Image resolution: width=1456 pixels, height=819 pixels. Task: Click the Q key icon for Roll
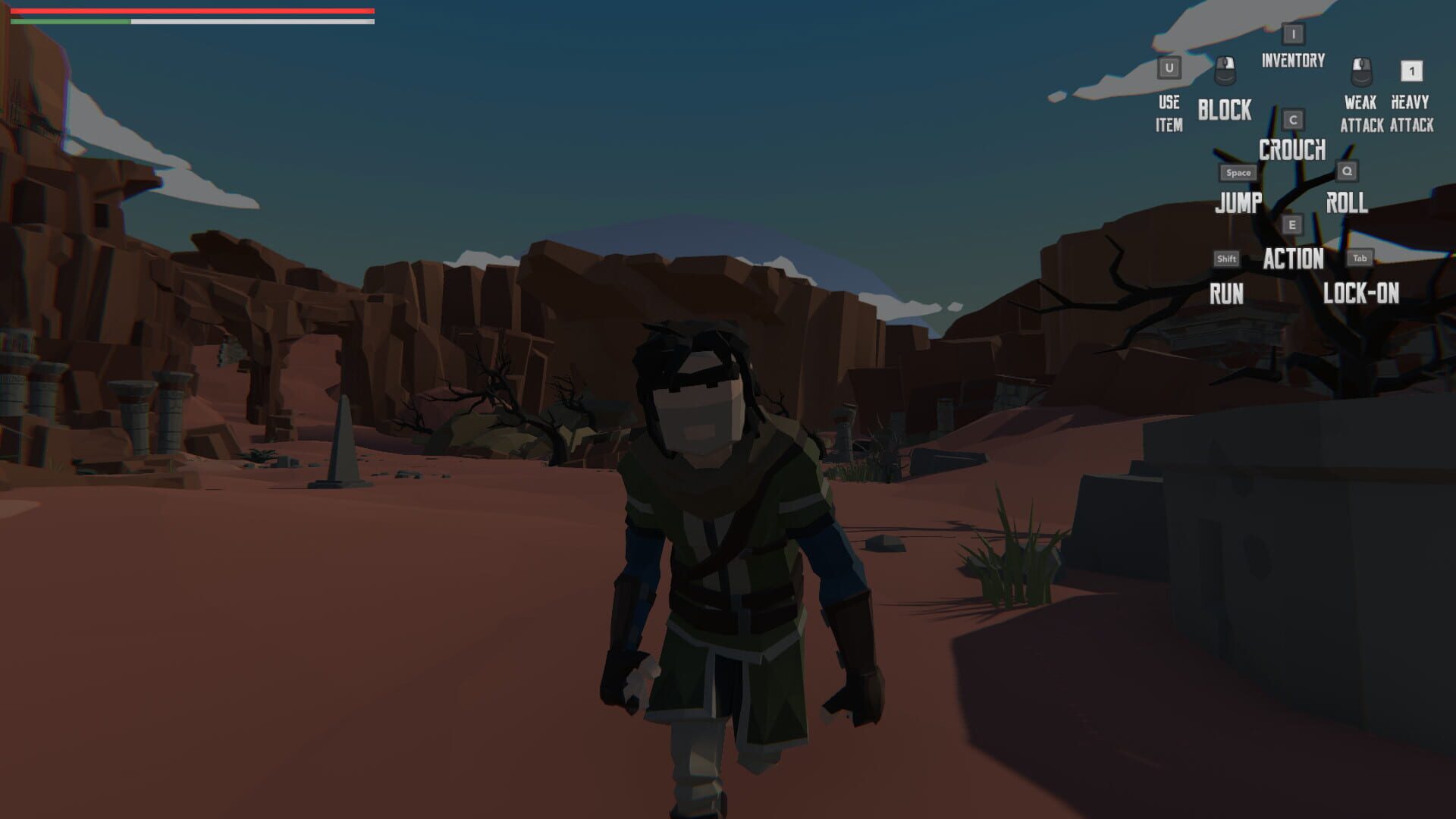[x=1347, y=172]
